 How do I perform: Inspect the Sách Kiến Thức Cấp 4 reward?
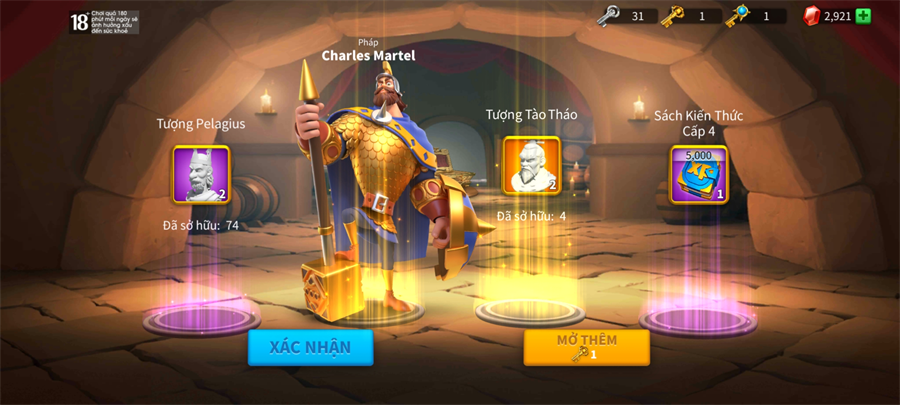coord(698,175)
